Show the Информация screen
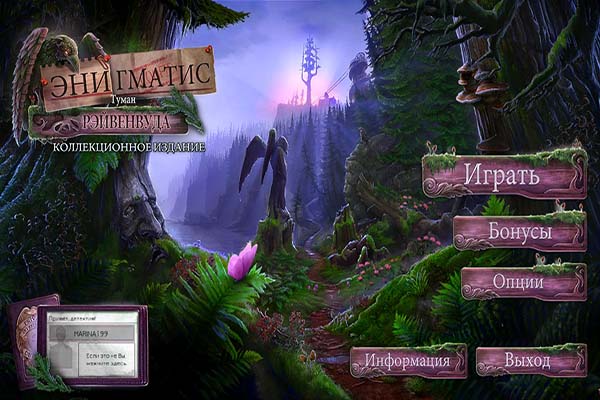 point(408,360)
